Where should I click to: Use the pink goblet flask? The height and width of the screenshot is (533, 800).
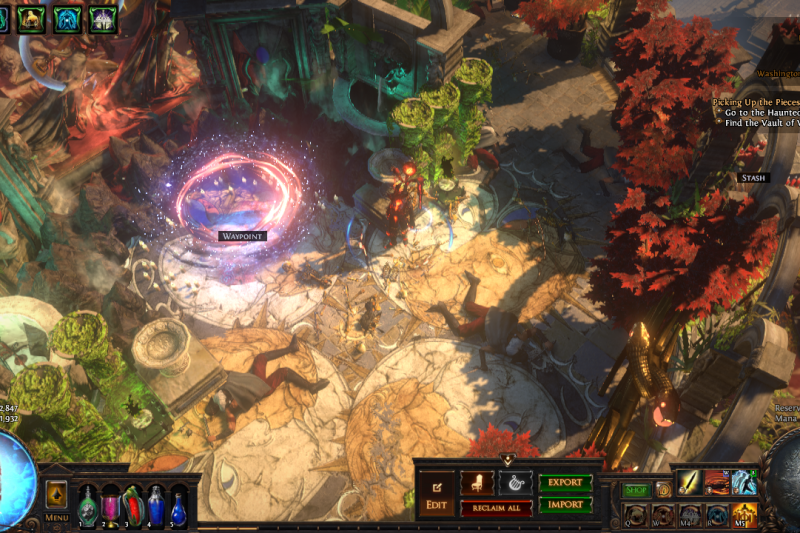click(x=111, y=505)
